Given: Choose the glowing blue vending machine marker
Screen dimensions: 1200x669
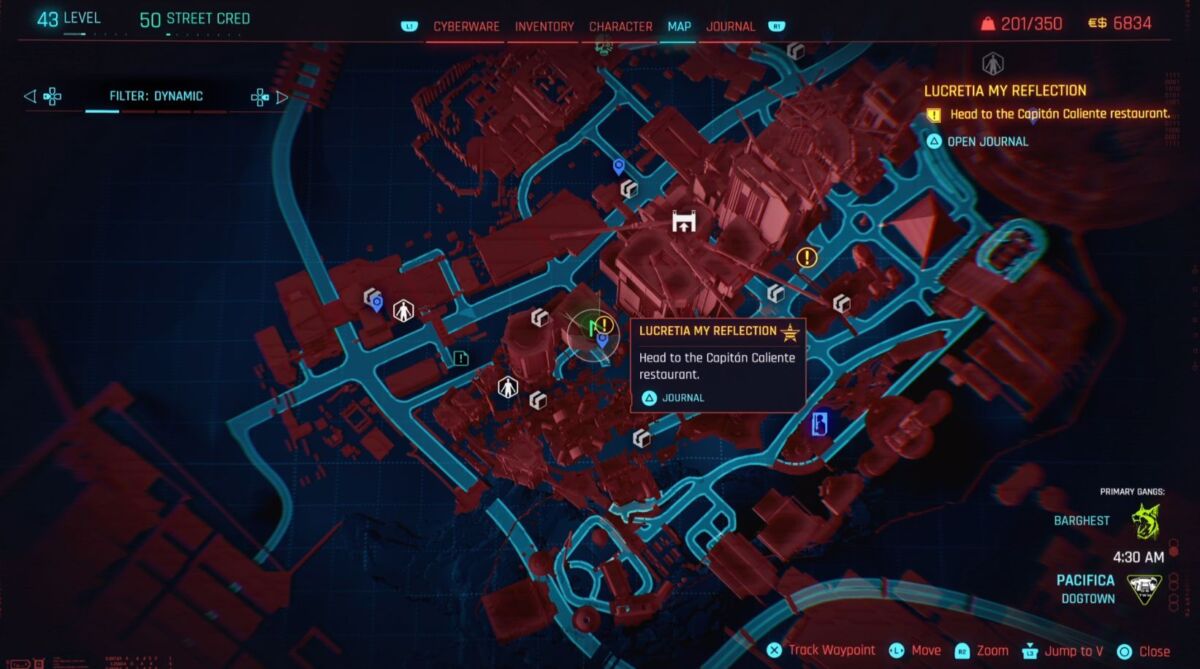Looking at the screenshot, I should 818,424.
